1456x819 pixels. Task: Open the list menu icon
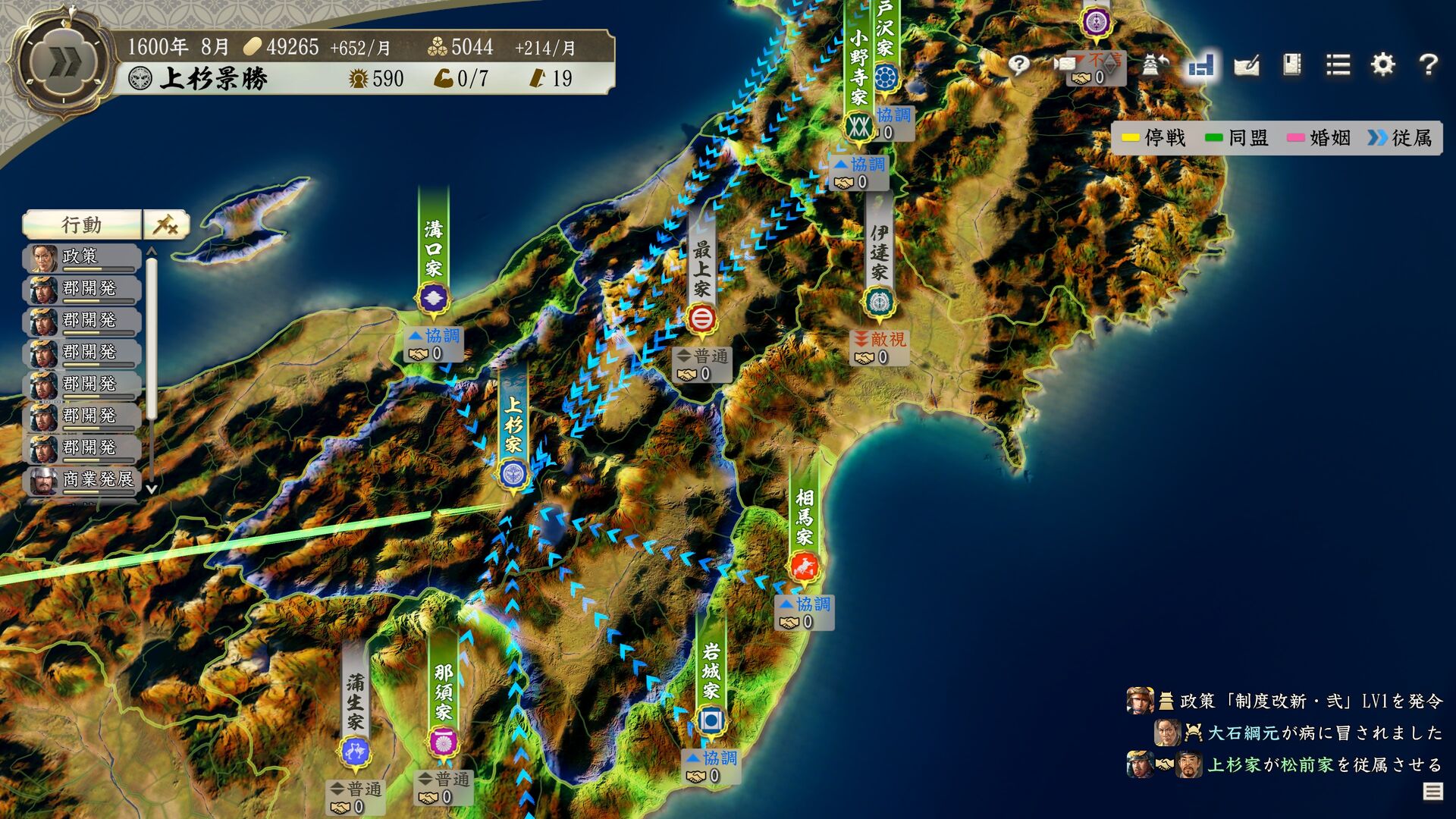(1338, 65)
